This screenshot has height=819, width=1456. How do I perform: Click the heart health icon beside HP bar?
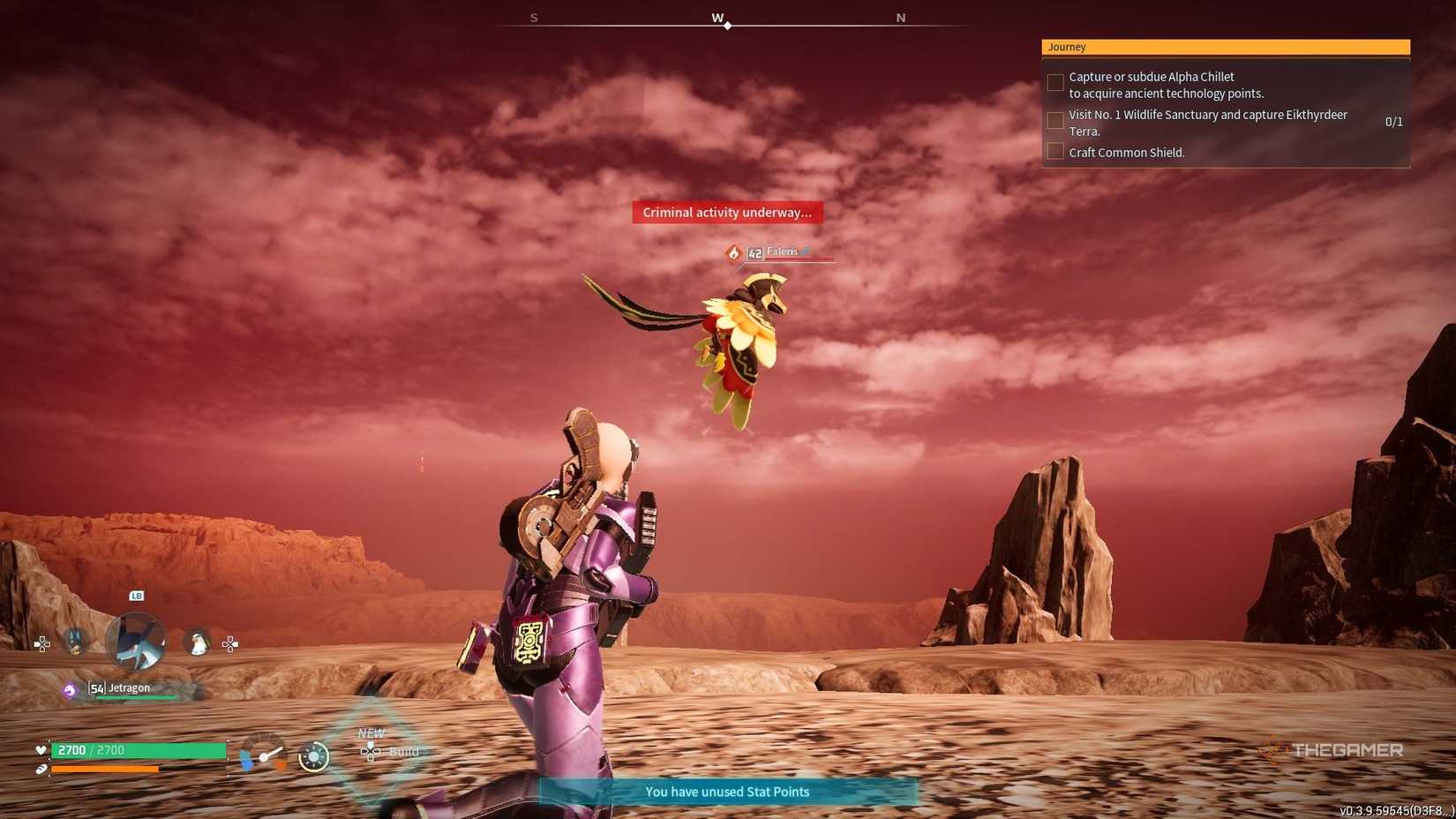40,749
